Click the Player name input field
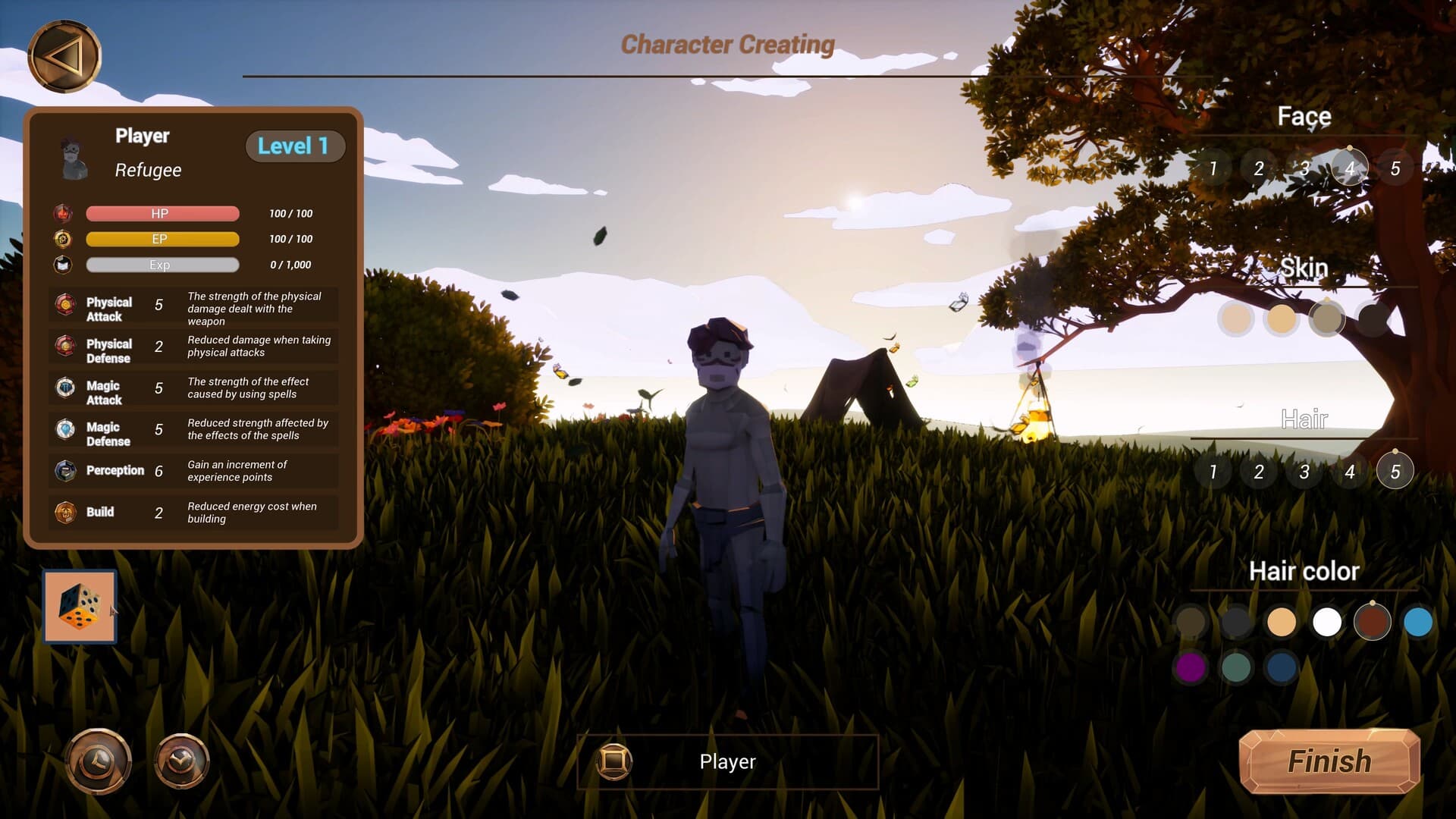 [728, 761]
